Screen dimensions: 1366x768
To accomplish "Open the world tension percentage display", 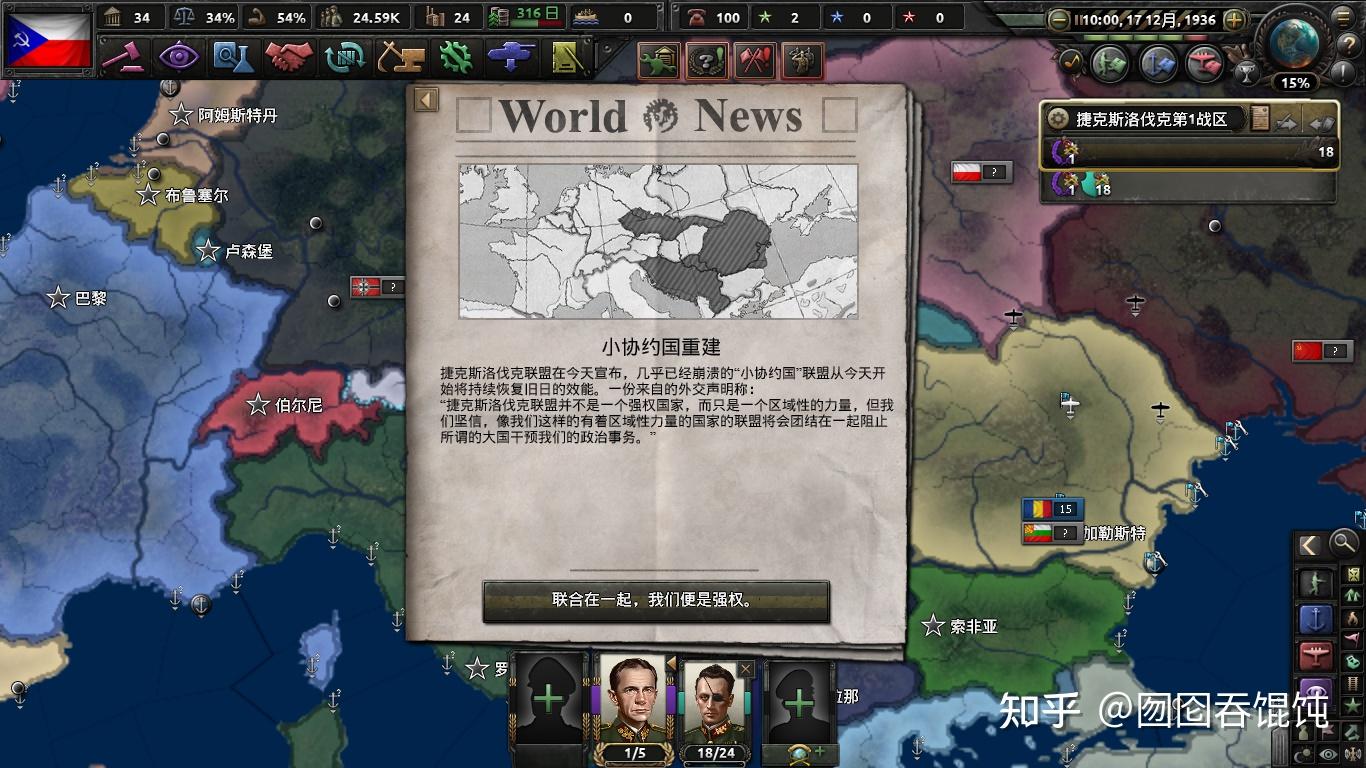I will (x=1297, y=85).
